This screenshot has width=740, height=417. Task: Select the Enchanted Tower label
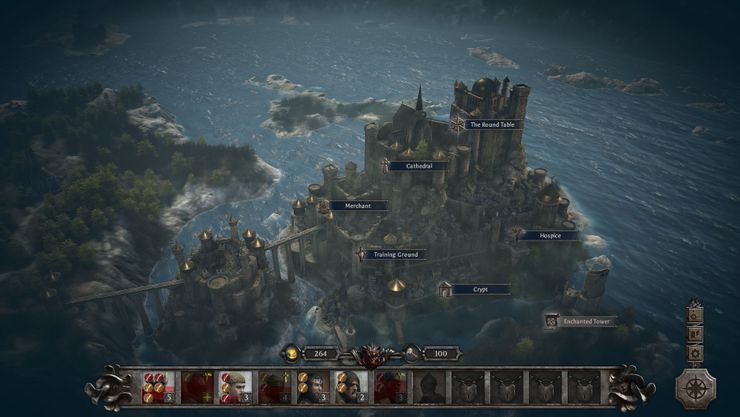click(x=586, y=321)
